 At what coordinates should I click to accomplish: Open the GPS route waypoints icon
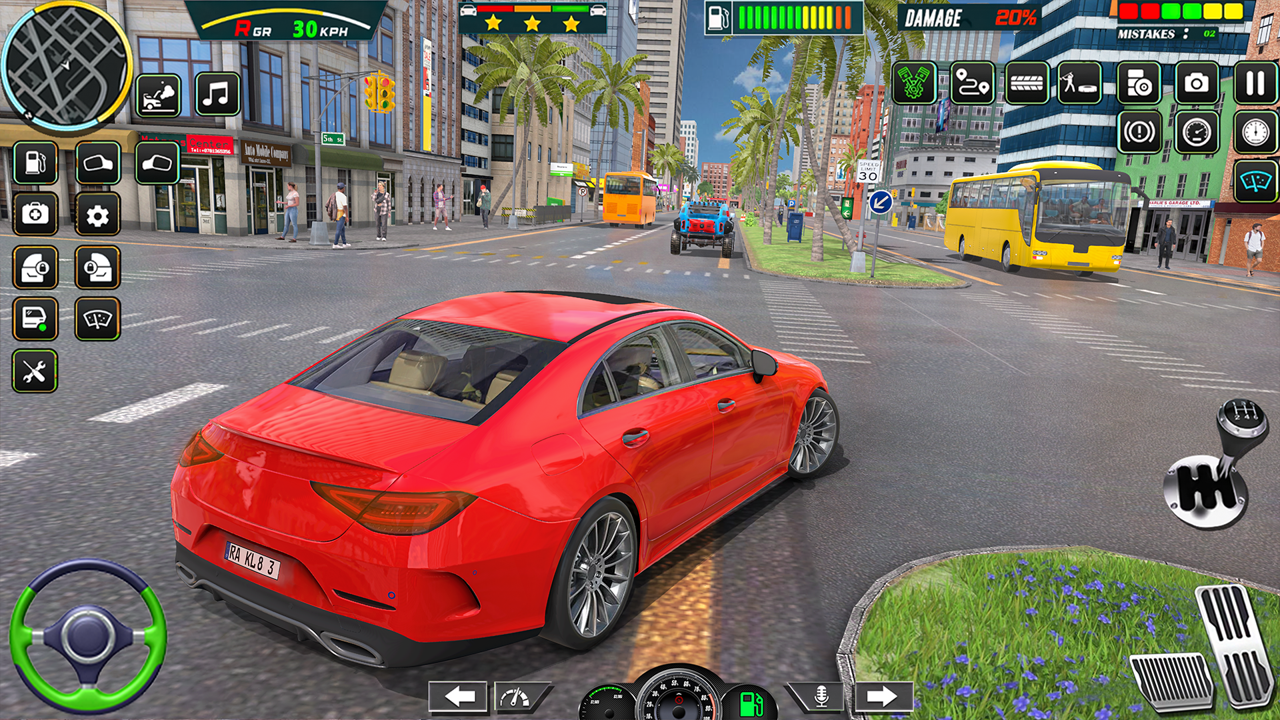tap(971, 80)
